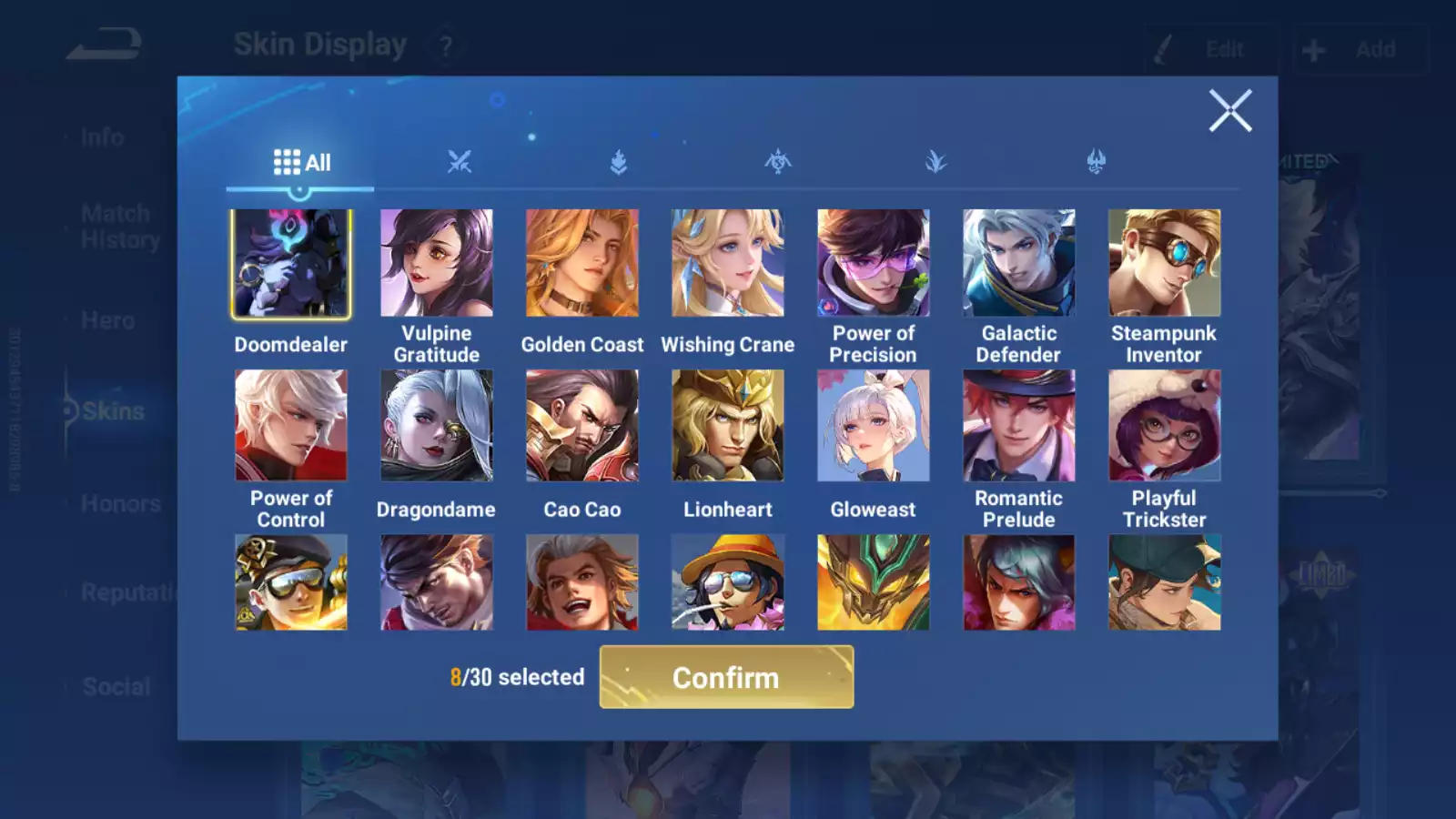Select the Doomdealer skin
Screen dimensions: 1456x819
(x=290, y=264)
